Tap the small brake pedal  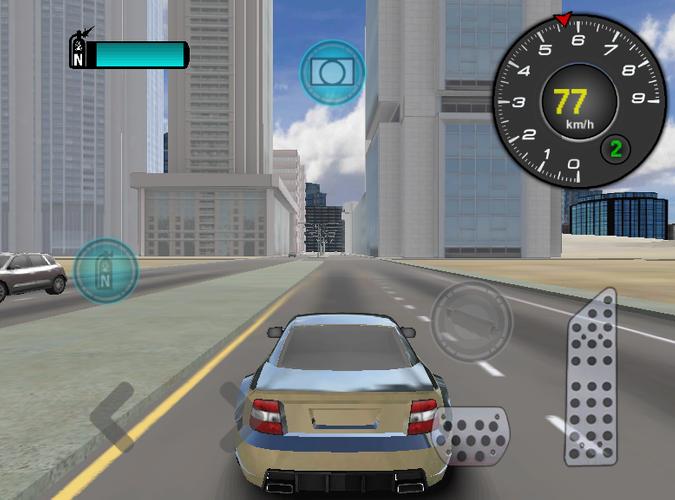[x=473, y=436]
